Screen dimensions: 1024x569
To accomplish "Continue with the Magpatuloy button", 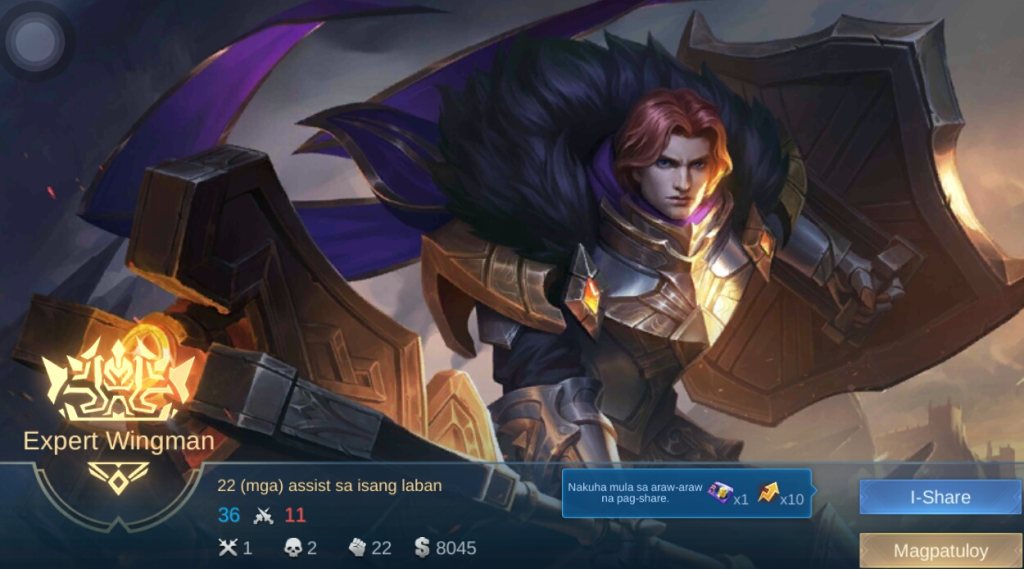I will tap(940, 551).
